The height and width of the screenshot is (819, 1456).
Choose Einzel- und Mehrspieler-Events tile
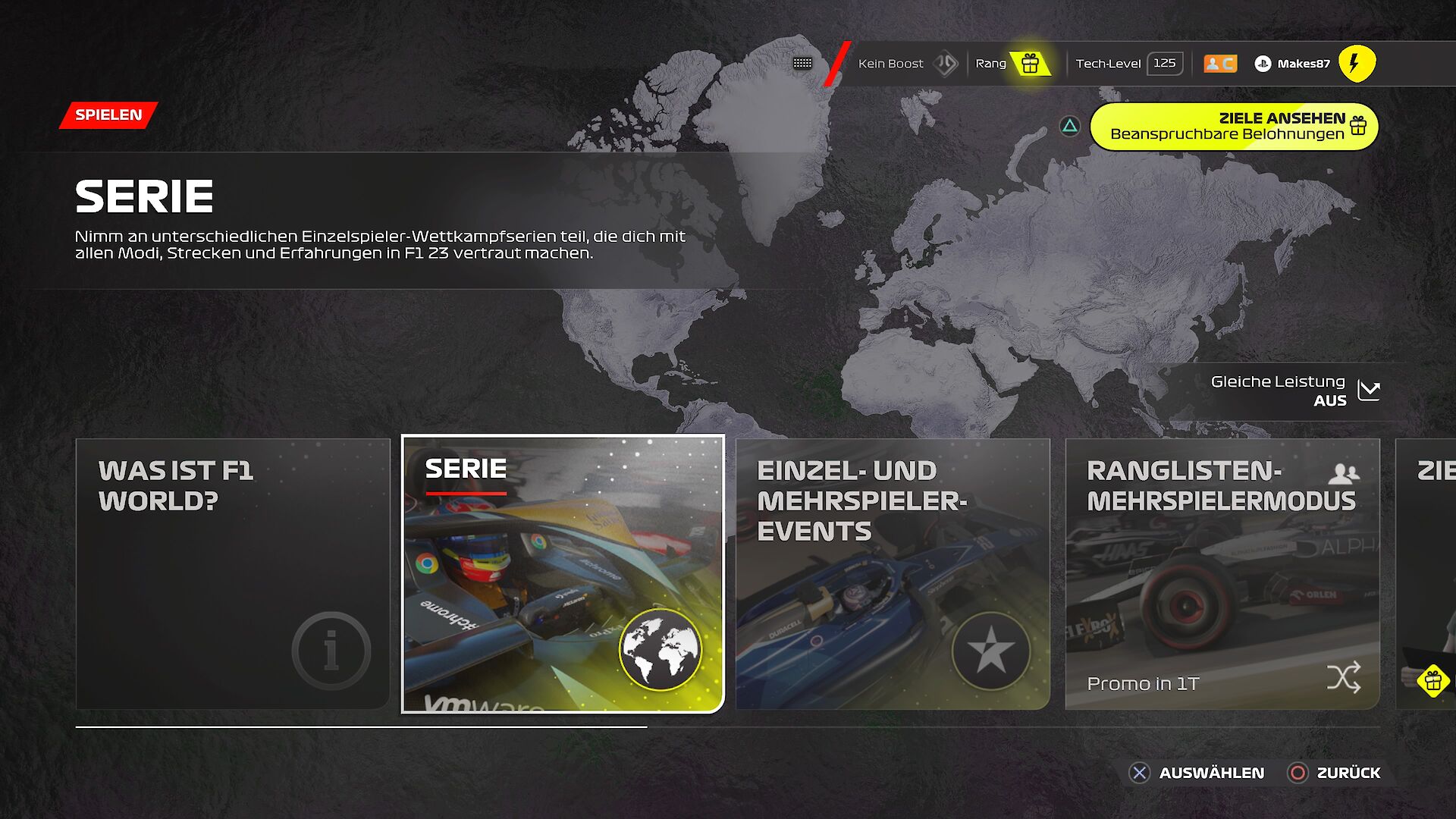pyautogui.click(x=893, y=574)
